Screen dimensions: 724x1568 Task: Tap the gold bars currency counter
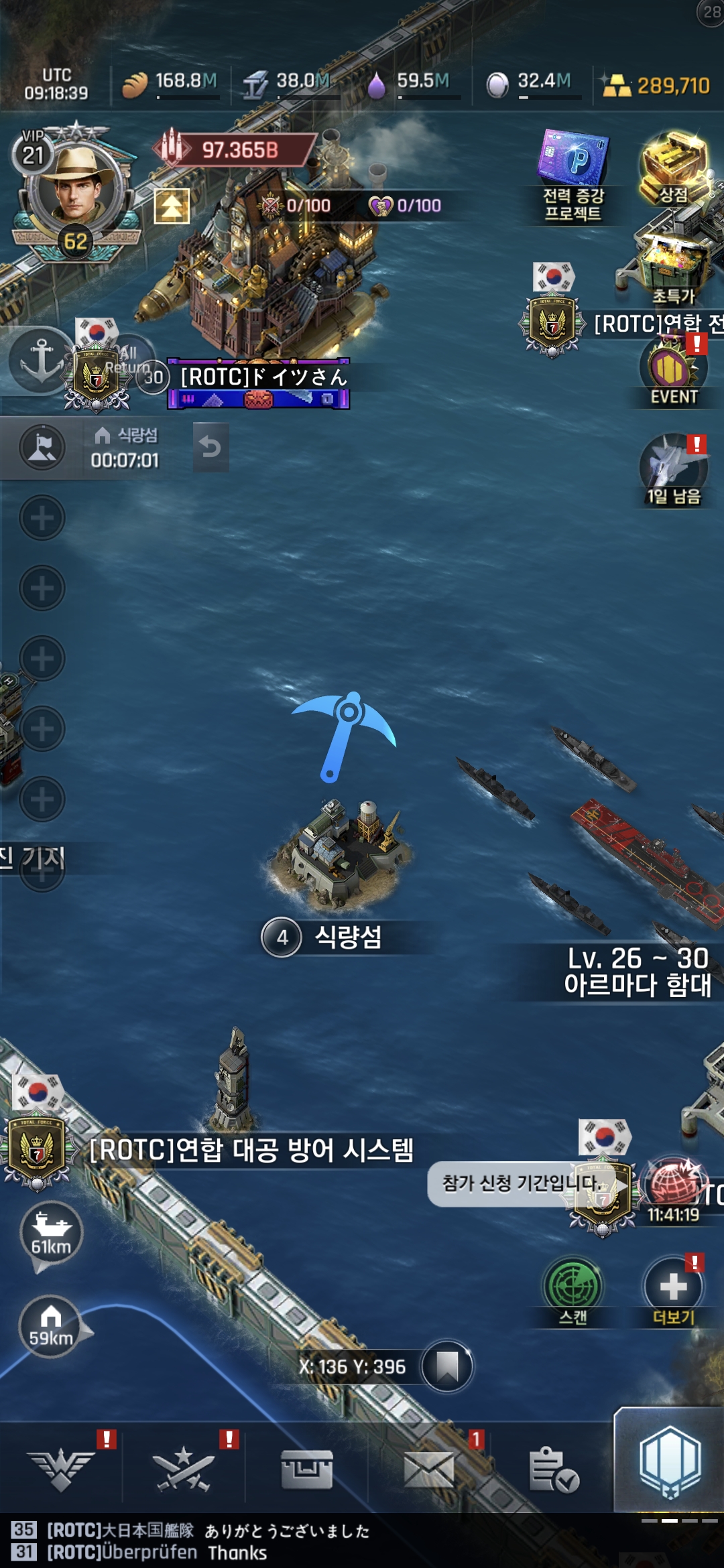pos(656,86)
